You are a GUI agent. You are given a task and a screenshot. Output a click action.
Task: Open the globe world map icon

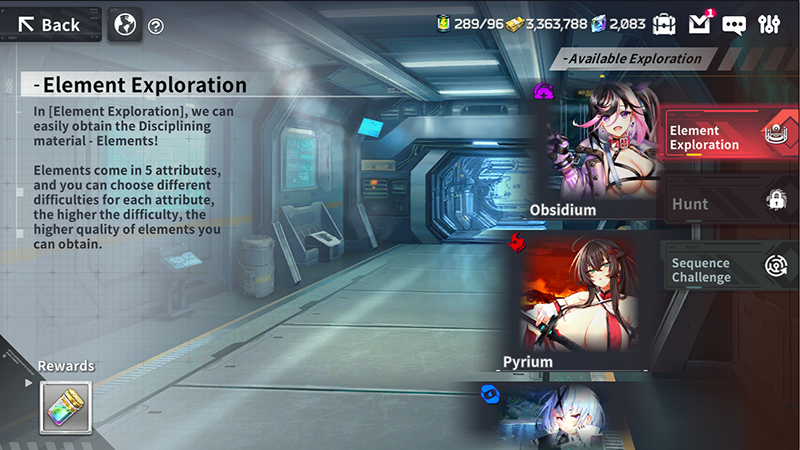[x=124, y=24]
